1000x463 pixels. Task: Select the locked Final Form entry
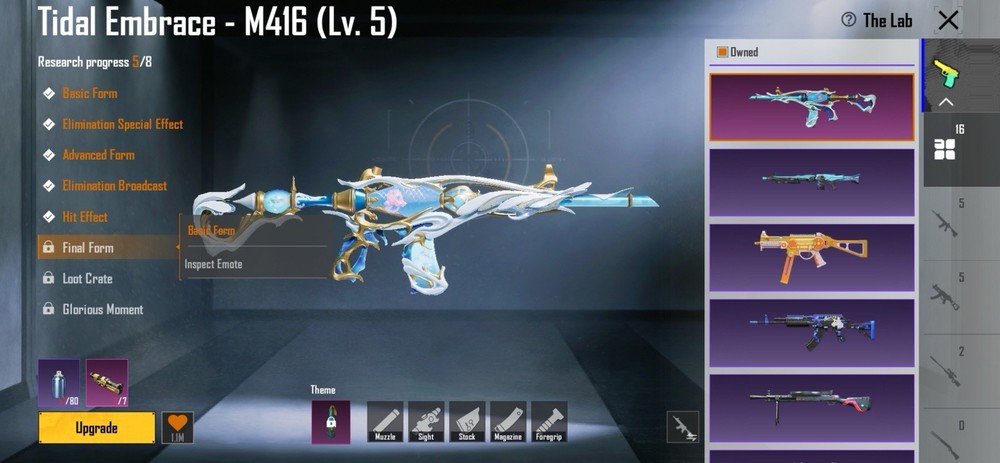click(88, 248)
